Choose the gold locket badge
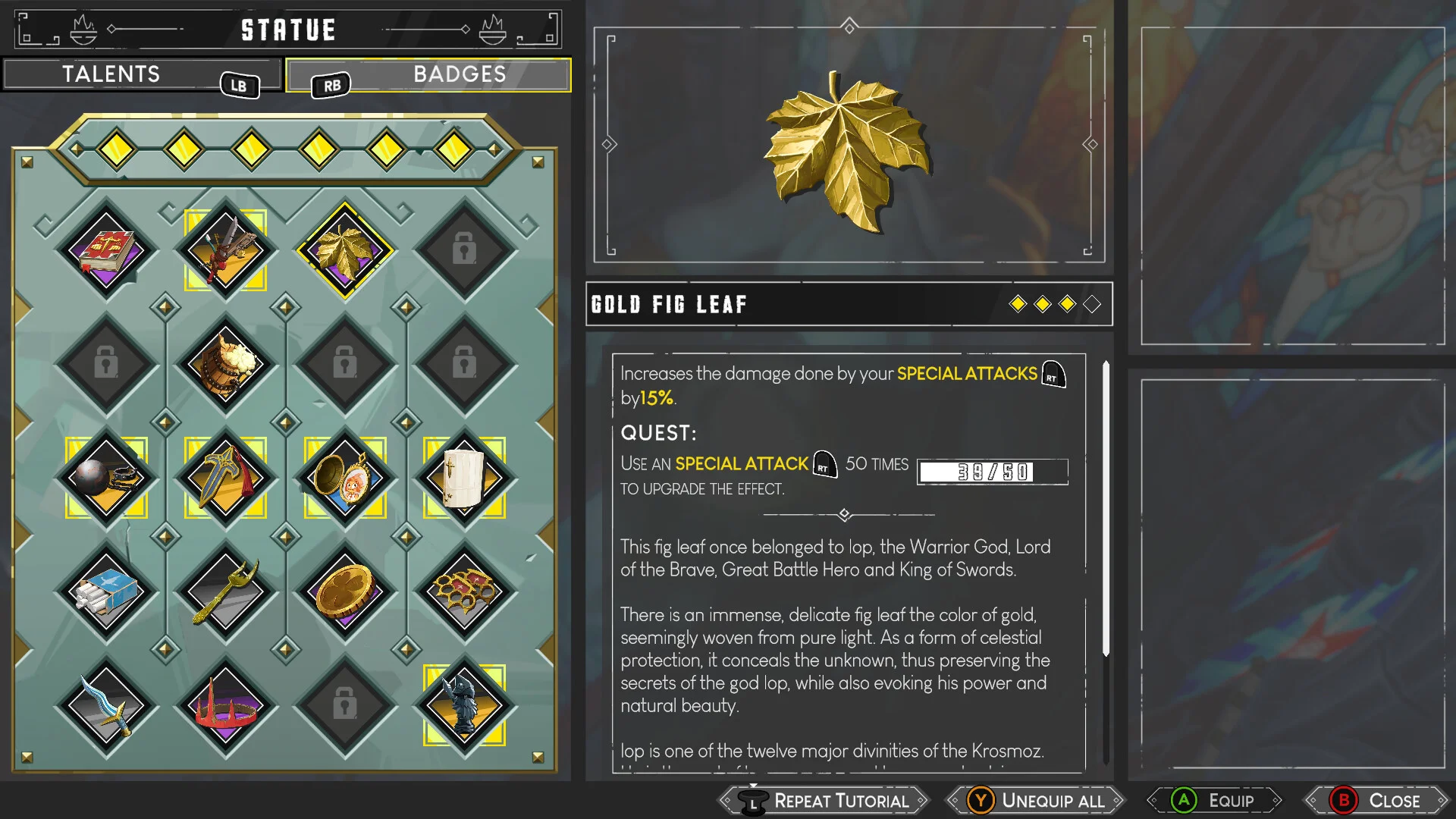This screenshot has height=819, width=1456. click(x=345, y=479)
